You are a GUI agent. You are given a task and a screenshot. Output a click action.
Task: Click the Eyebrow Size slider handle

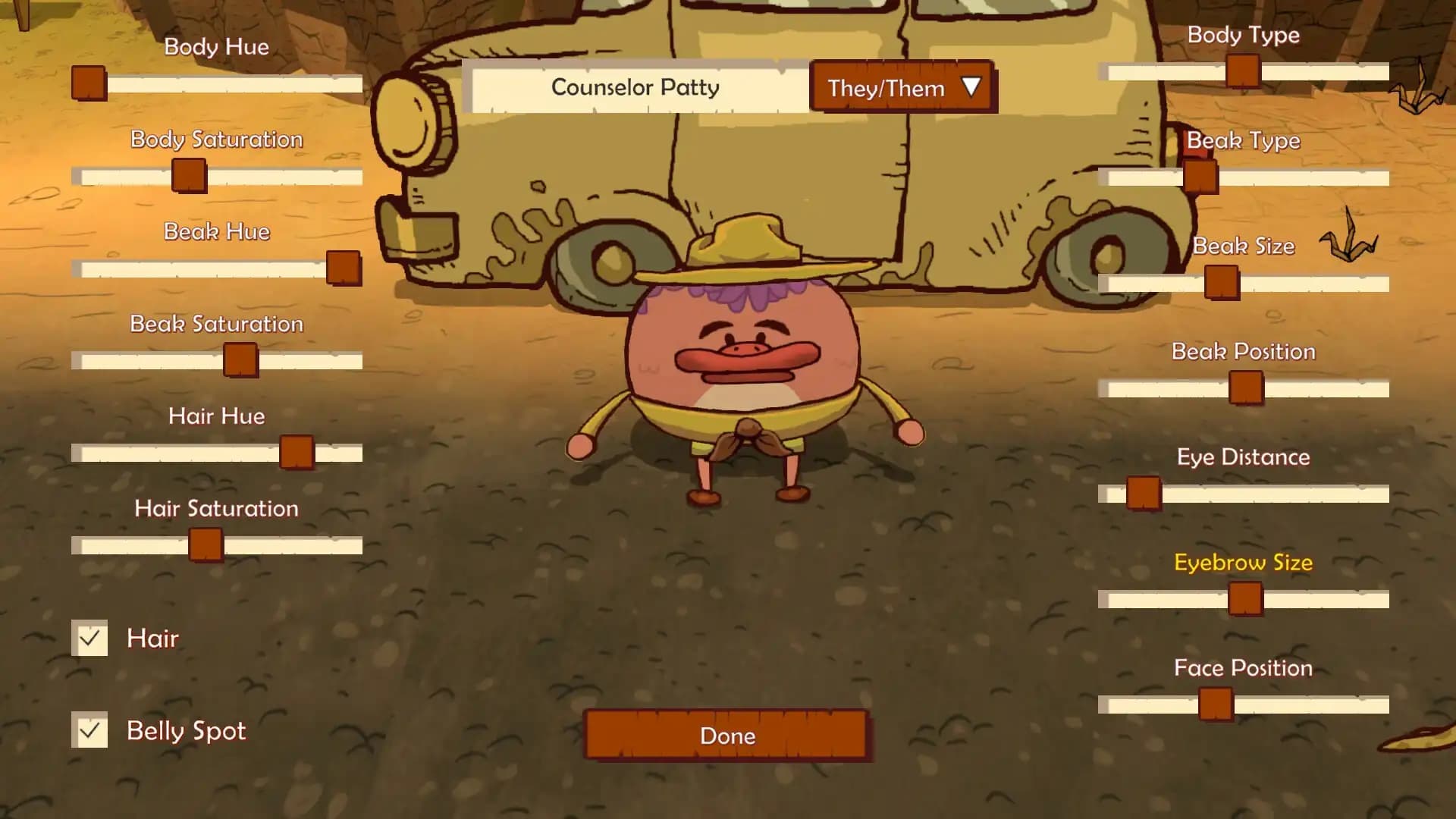pyautogui.click(x=1245, y=599)
